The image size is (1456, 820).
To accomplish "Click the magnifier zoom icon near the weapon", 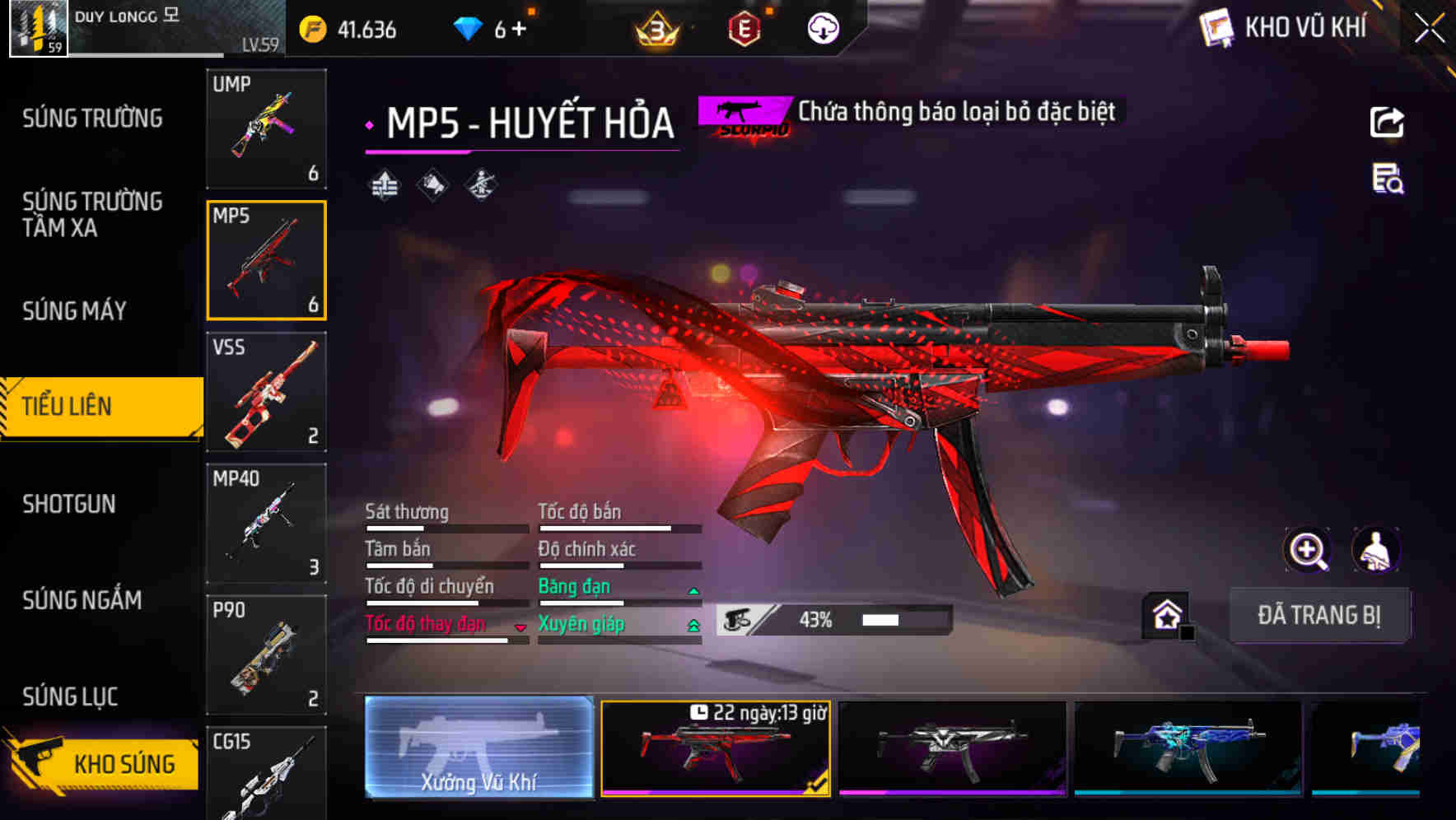I will tap(1308, 550).
